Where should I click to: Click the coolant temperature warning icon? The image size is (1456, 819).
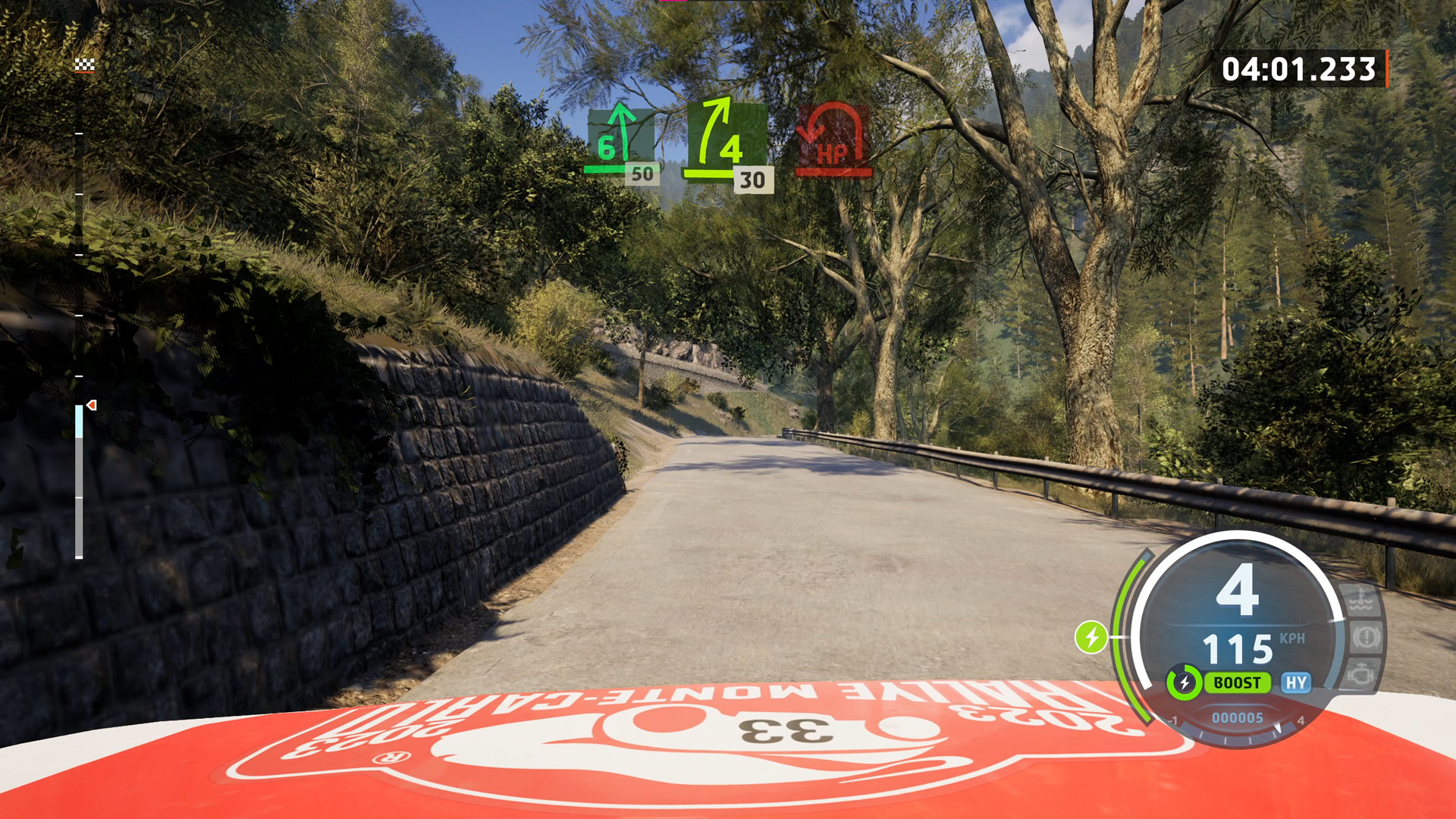[x=1363, y=602]
